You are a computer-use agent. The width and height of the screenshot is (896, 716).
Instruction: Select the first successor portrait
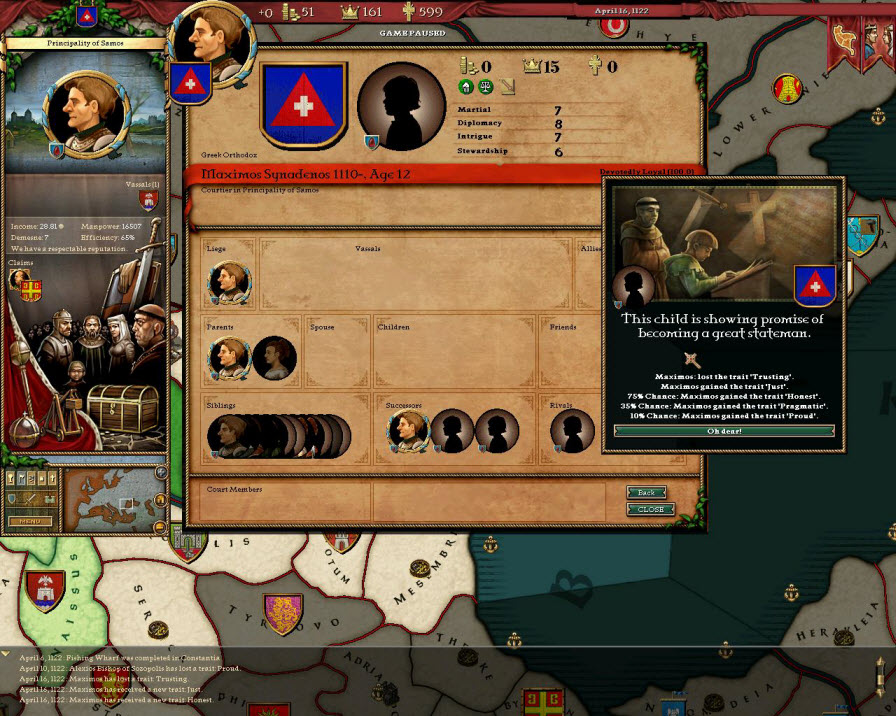click(408, 432)
